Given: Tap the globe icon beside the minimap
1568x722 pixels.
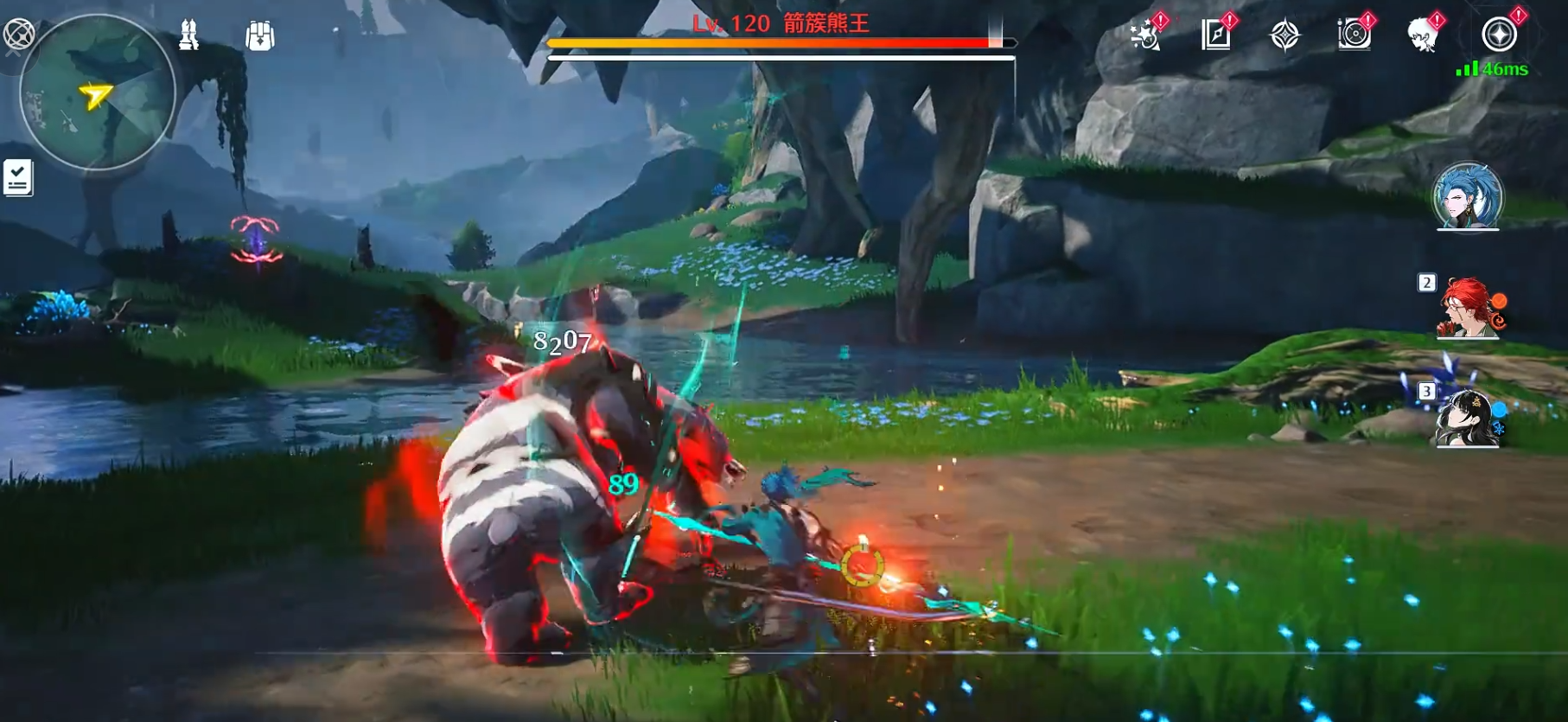Looking at the screenshot, I should click(18, 35).
